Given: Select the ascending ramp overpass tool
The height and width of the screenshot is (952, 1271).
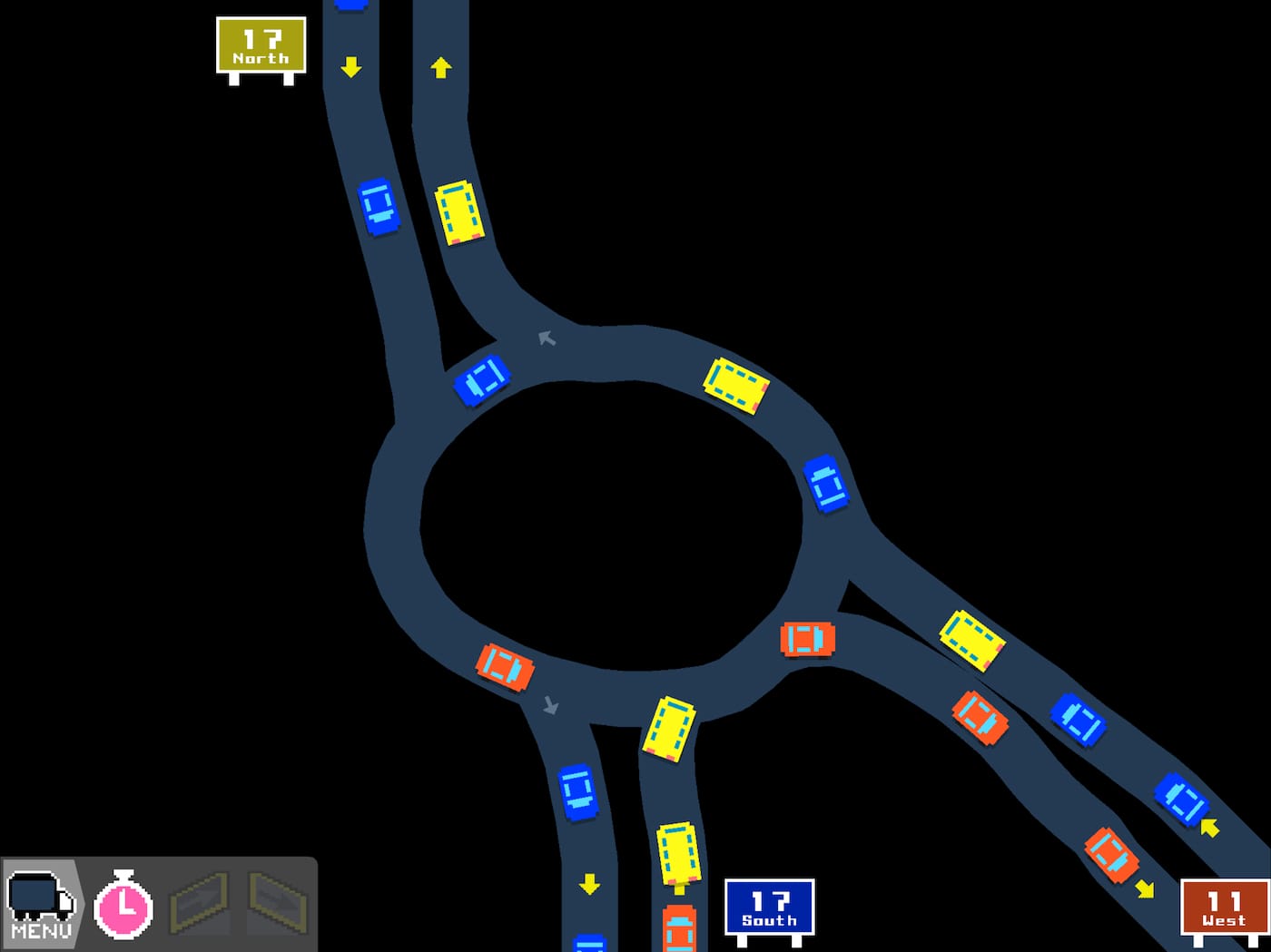Looking at the screenshot, I should pyautogui.click(x=200, y=903).
